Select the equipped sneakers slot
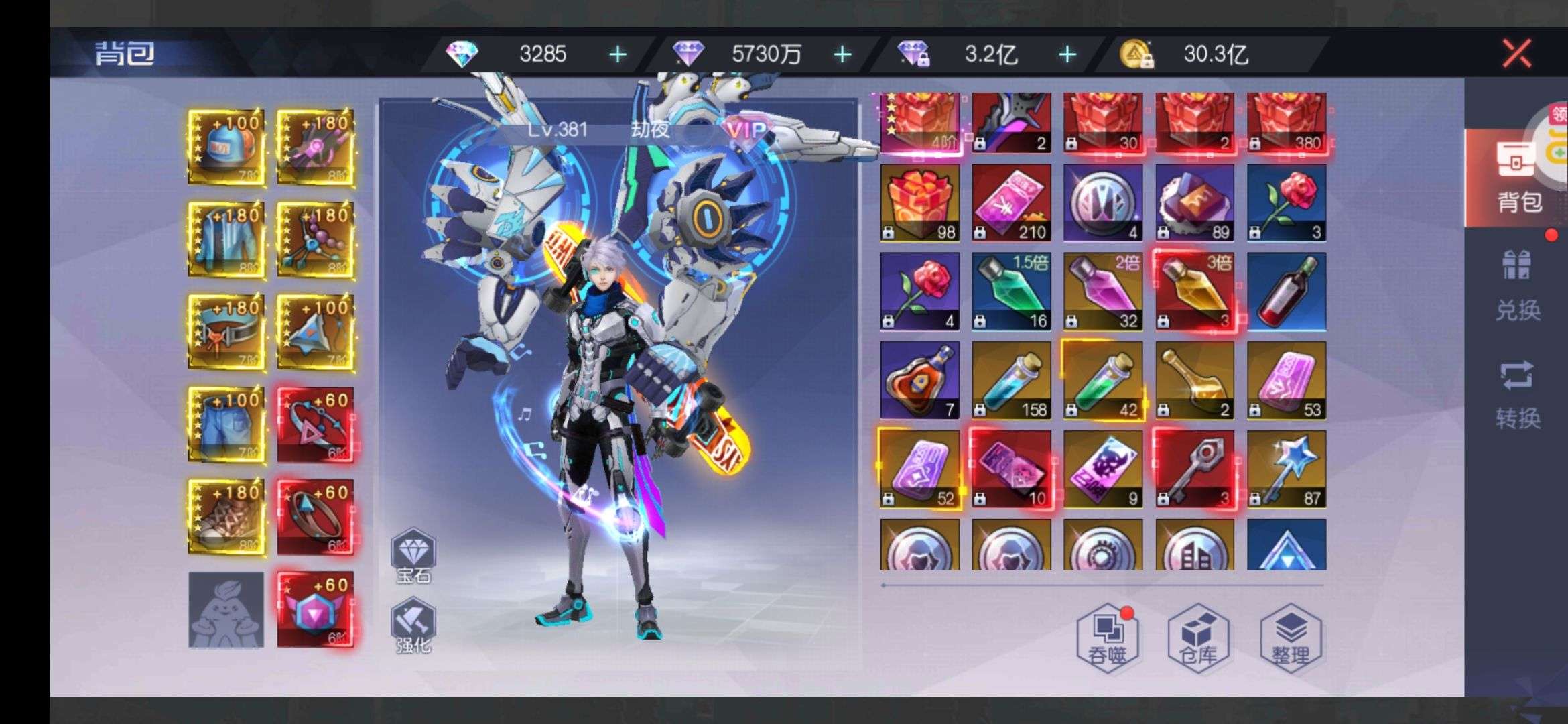Image resolution: width=1568 pixels, height=724 pixels. tap(226, 516)
